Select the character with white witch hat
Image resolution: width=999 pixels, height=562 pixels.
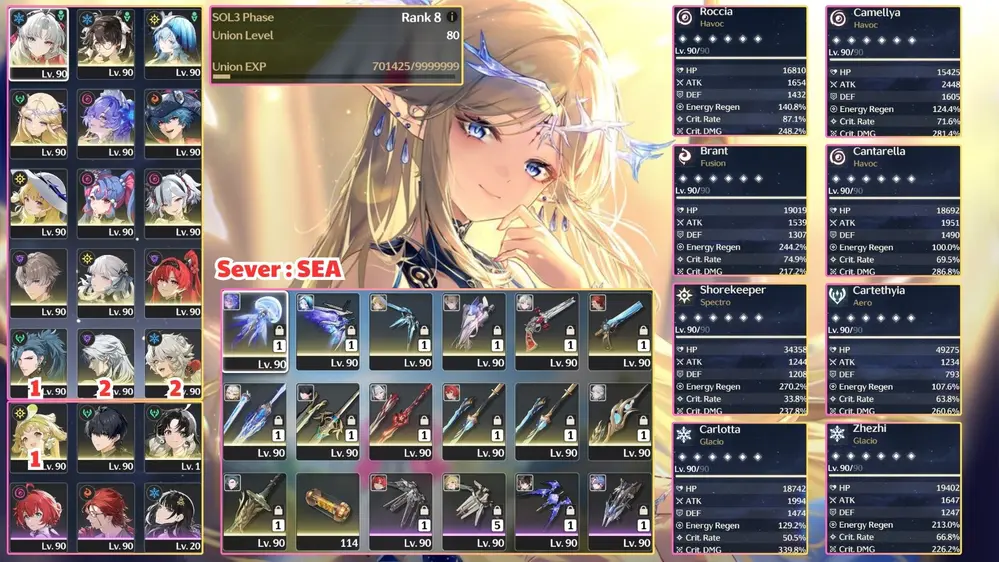[x=38, y=204]
